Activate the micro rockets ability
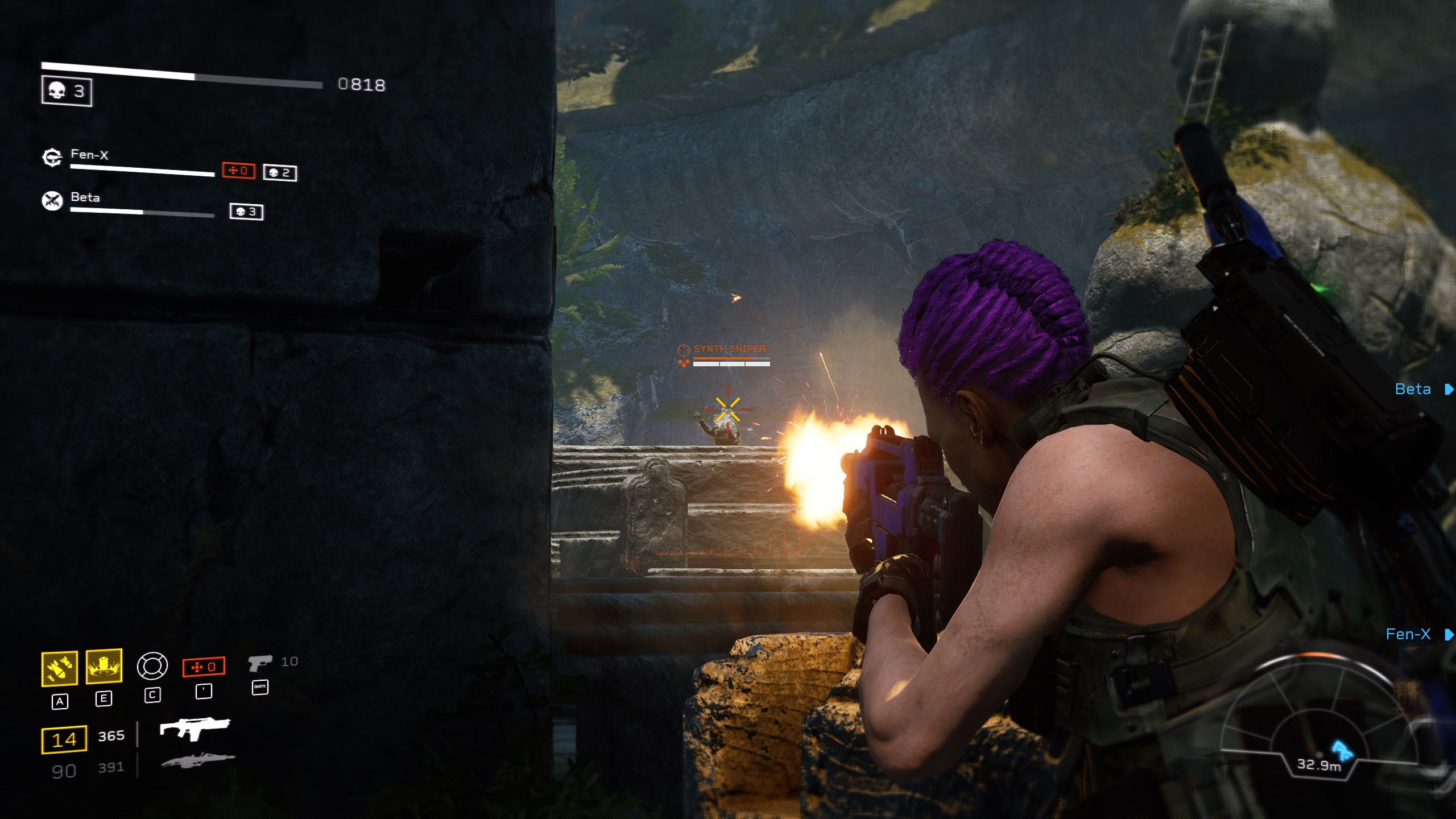The image size is (1456, 819). pos(60,668)
